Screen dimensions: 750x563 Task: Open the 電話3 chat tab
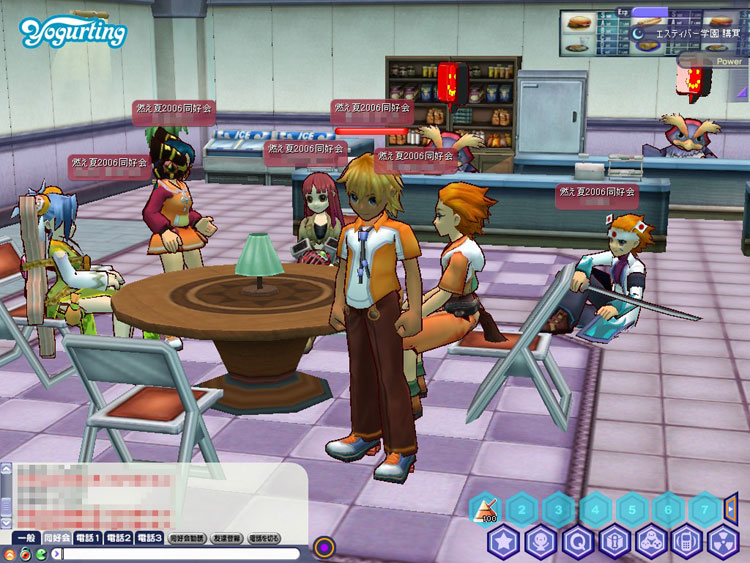pyautogui.click(x=150, y=538)
